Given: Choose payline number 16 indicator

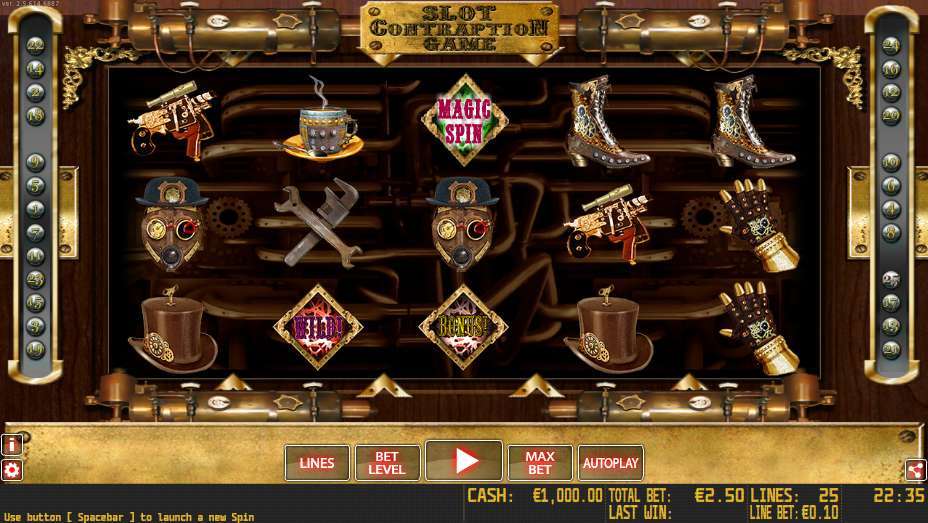Looking at the screenshot, I should (x=890, y=69).
